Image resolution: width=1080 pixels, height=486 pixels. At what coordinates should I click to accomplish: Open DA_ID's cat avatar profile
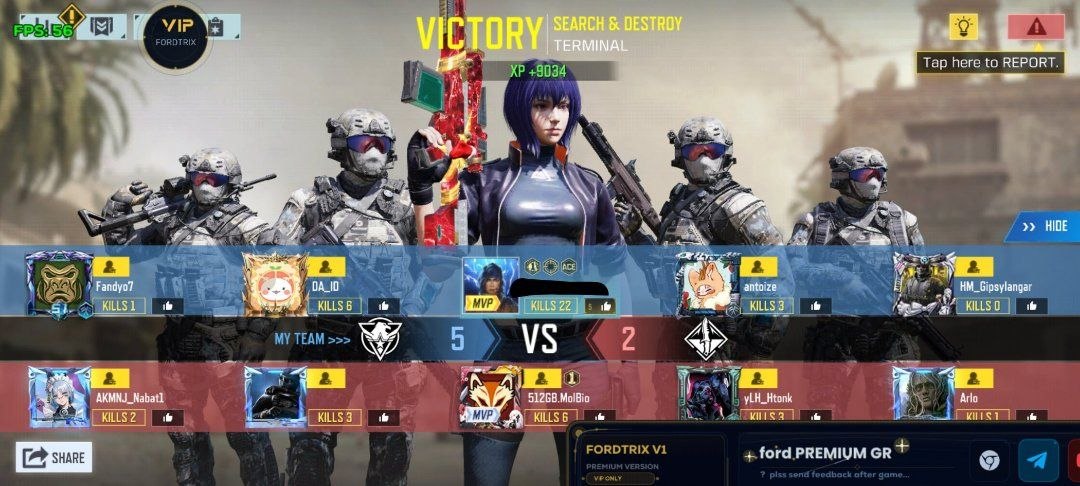pyautogui.click(x=275, y=284)
